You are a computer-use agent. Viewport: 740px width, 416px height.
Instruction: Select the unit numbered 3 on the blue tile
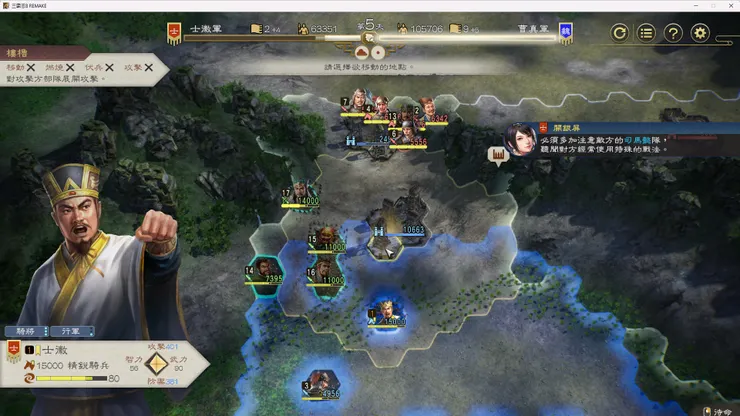pyautogui.click(x=322, y=383)
